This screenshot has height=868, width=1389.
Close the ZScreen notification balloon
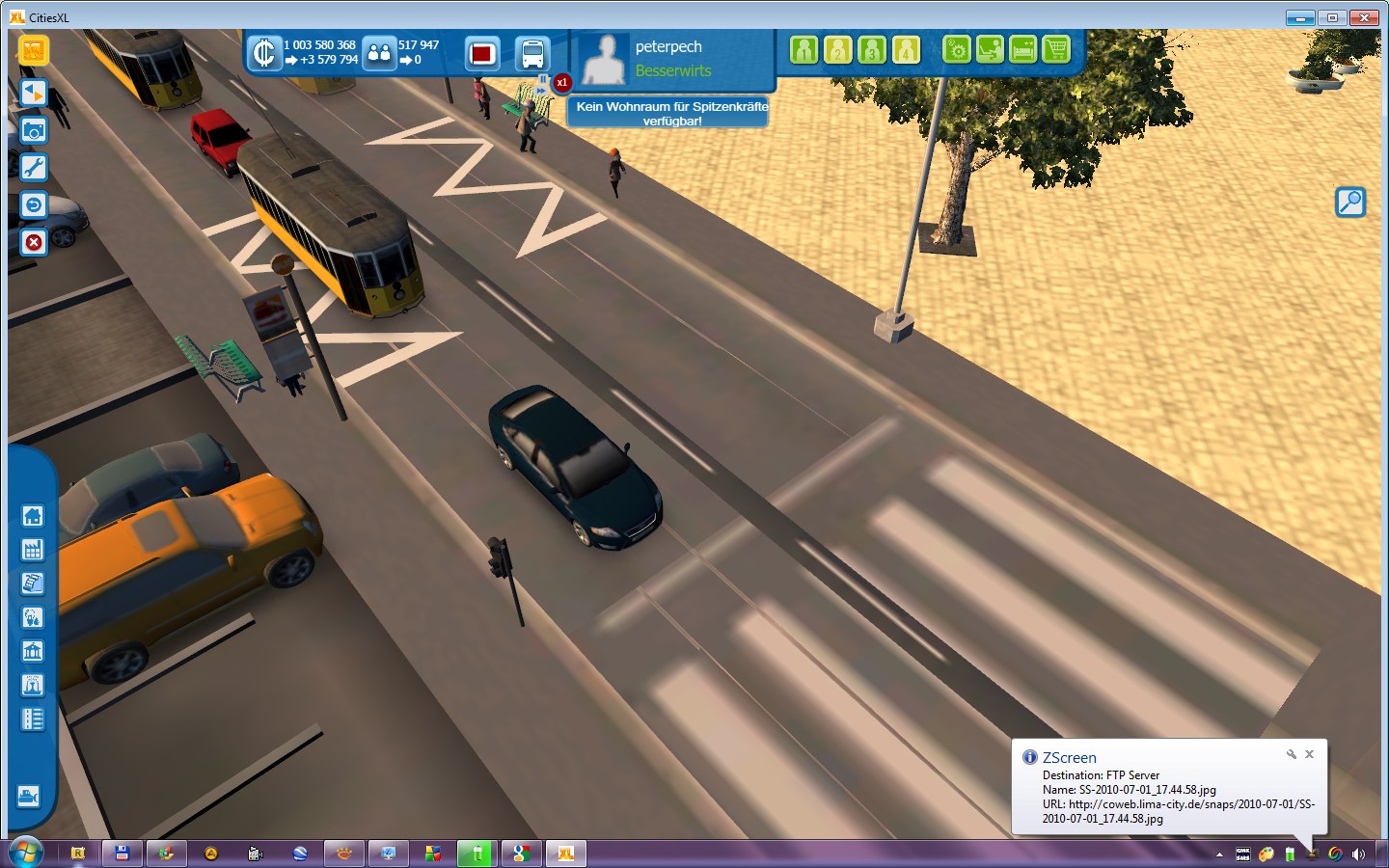[1309, 754]
